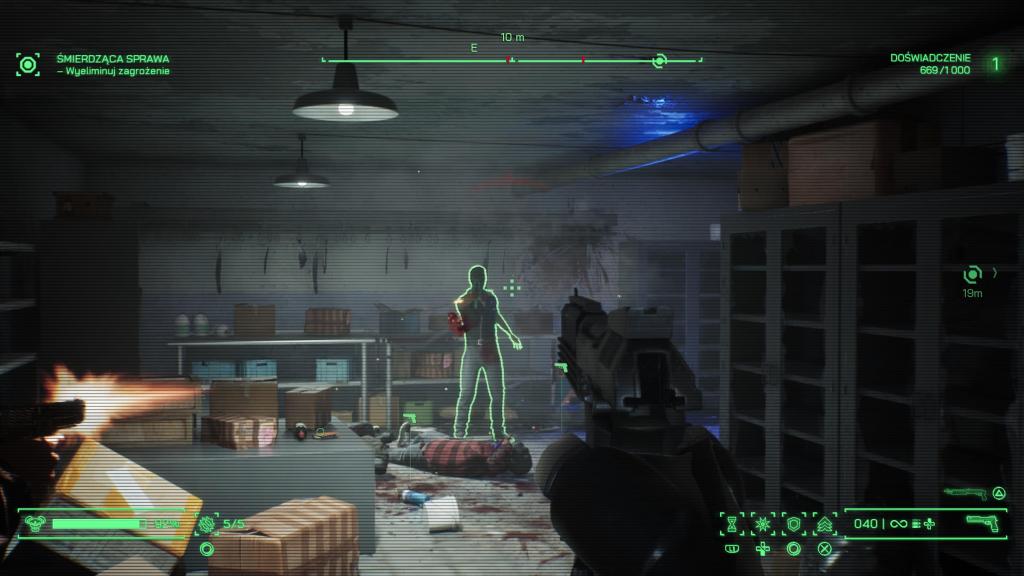Click the level 1 badge
The image size is (1024, 576).
point(995,64)
